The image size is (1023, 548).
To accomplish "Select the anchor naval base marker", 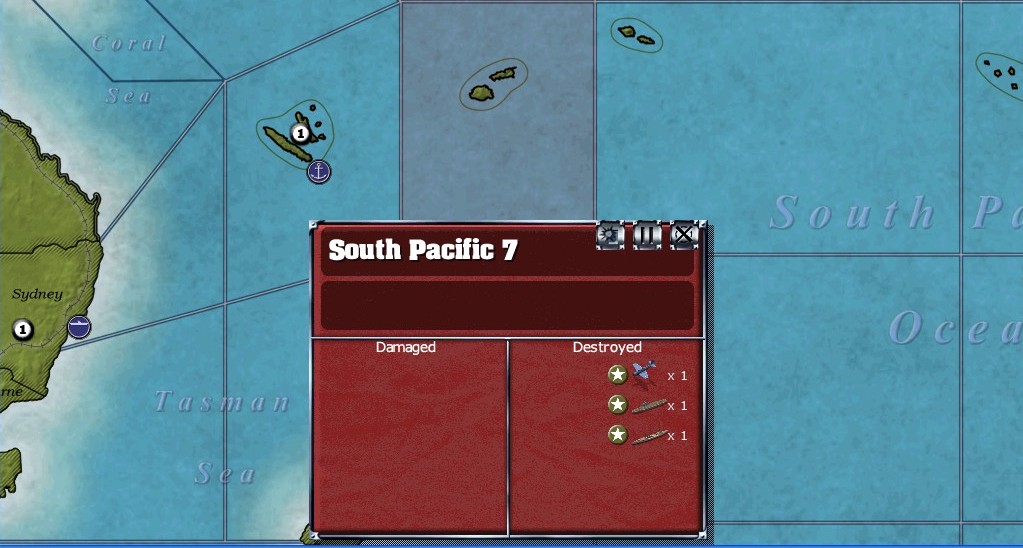I will [319, 171].
